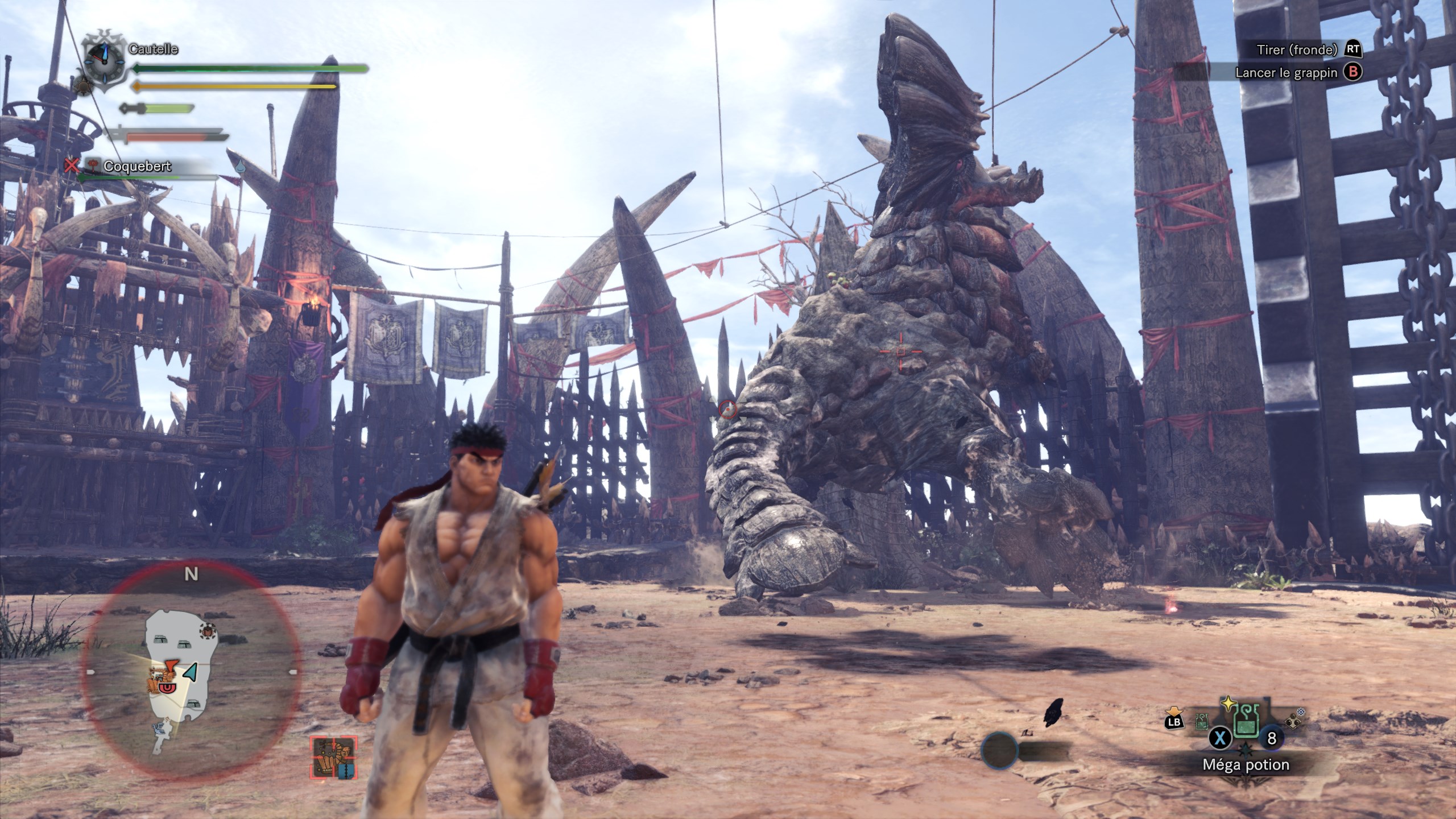Select the Coquebert companion entry
The height and width of the screenshot is (819, 1456).
tap(136, 166)
